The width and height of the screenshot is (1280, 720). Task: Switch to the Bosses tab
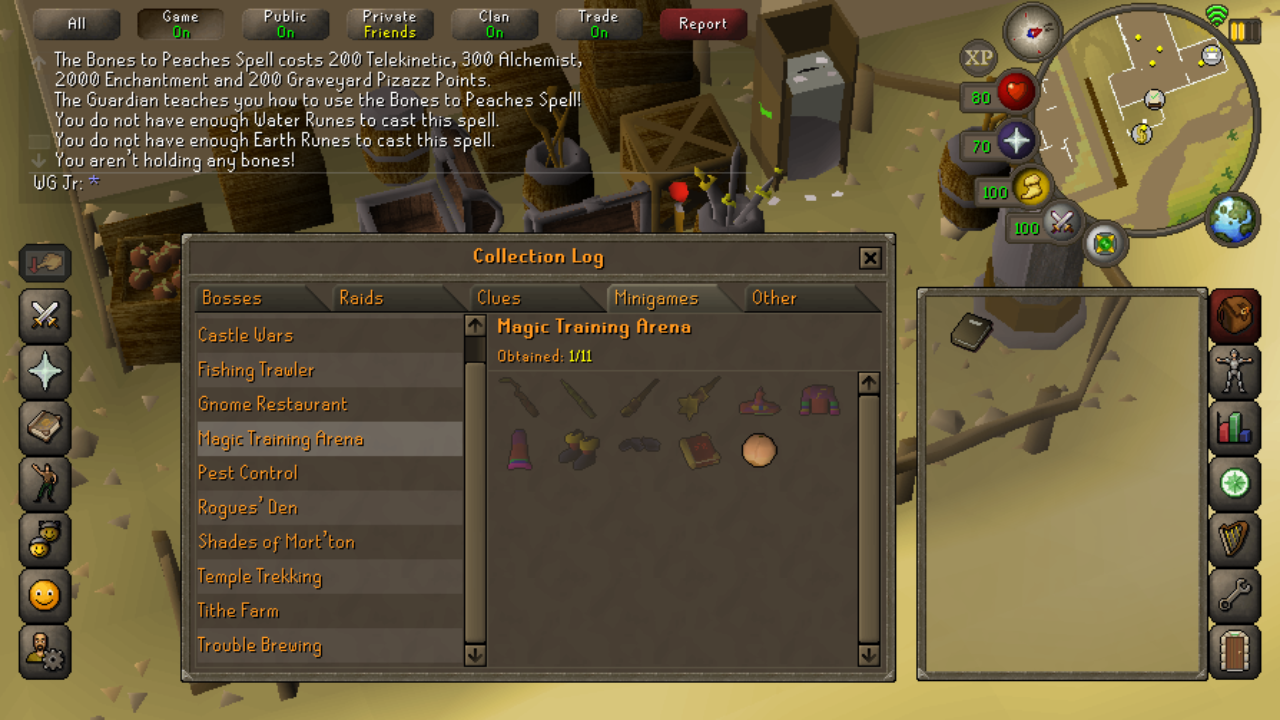click(x=232, y=298)
